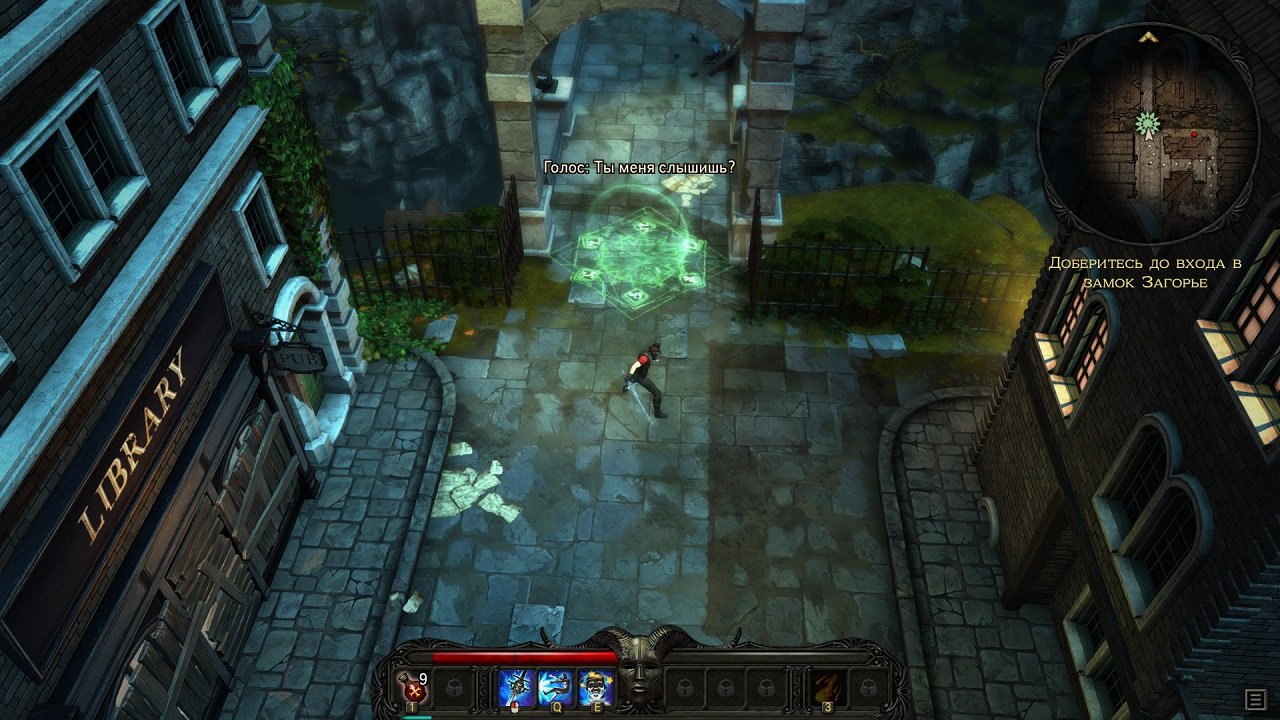The width and height of the screenshot is (1280, 720).
Task: Open the castle Zagorye quest objective text
Action: [1145, 273]
